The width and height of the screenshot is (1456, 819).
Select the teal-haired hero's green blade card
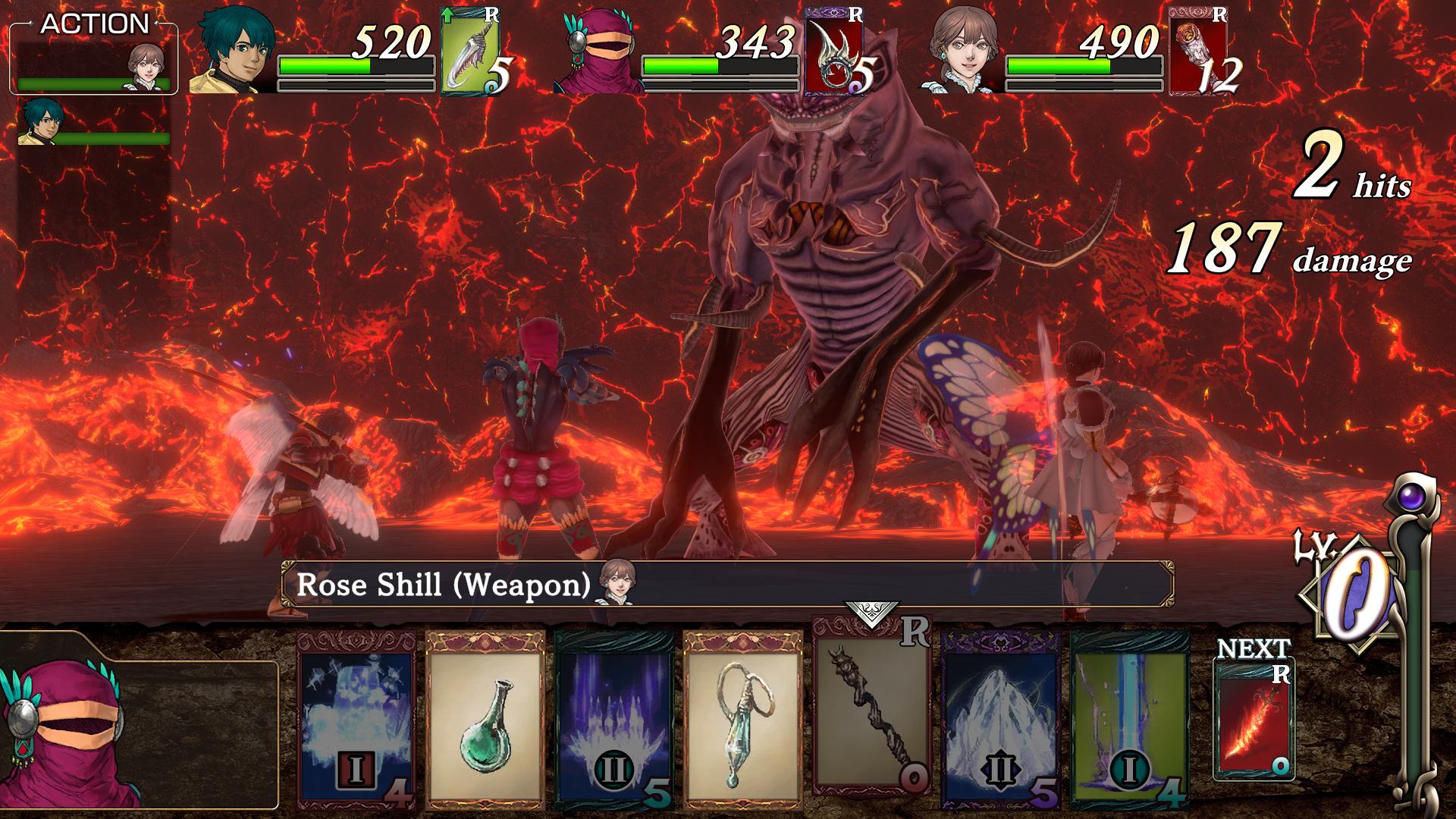pos(474,52)
